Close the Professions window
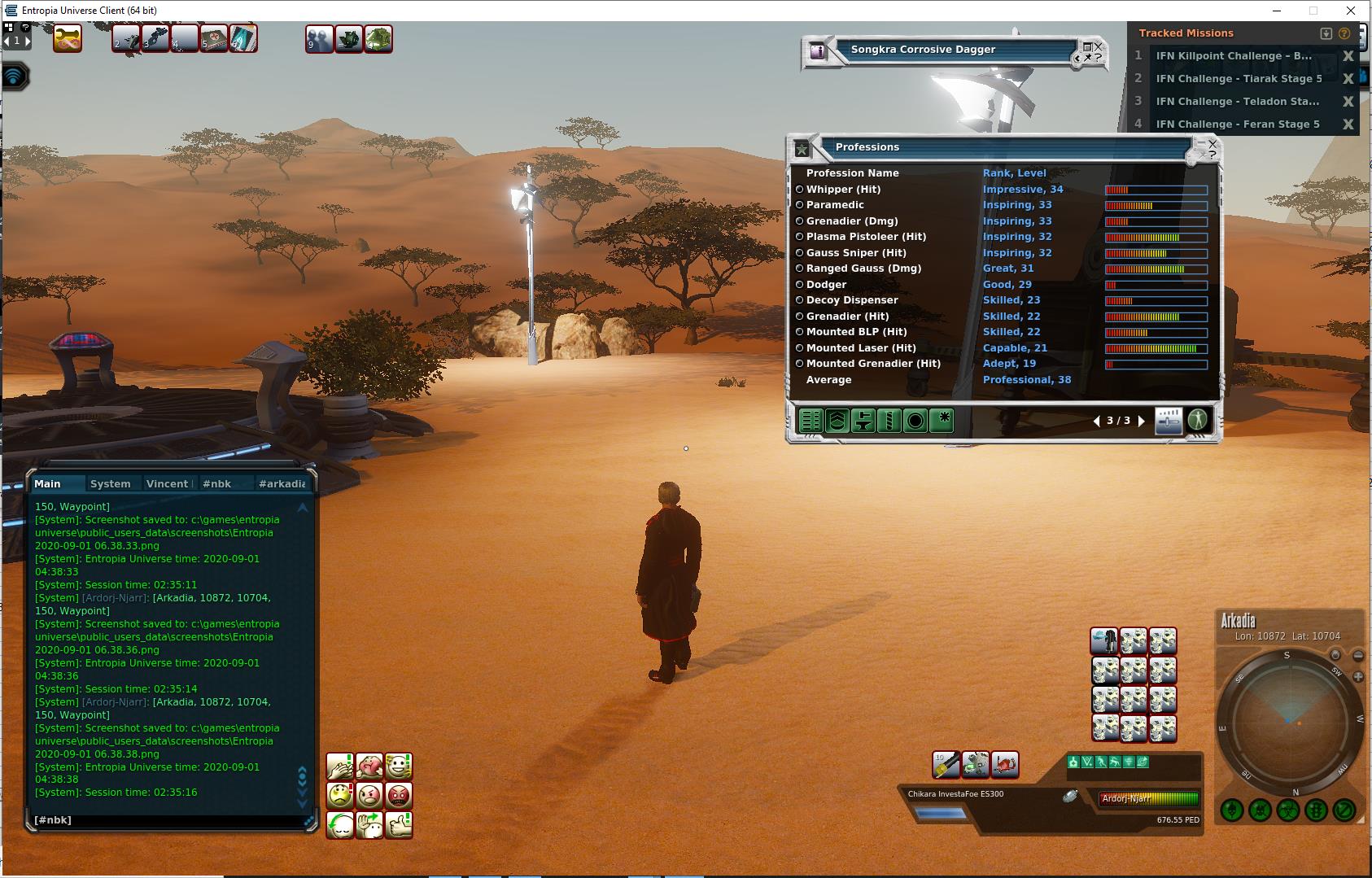 click(x=1213, y=144)
